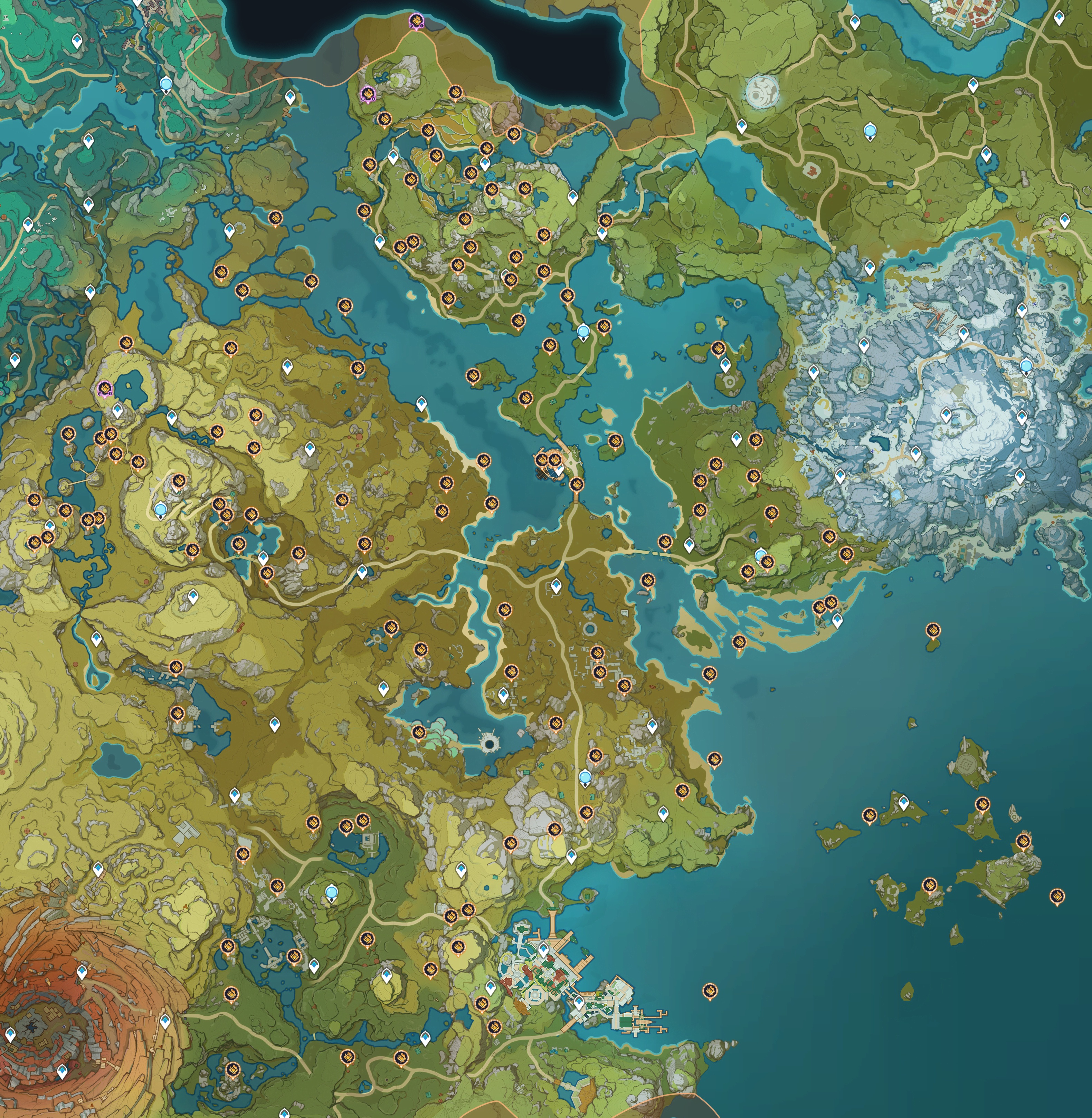Image resolution: width=1092 pixels, height=1118 pixels.
Task: Pick the teleport waypoint on the archipelago island
Action: (x=904, y=802)
